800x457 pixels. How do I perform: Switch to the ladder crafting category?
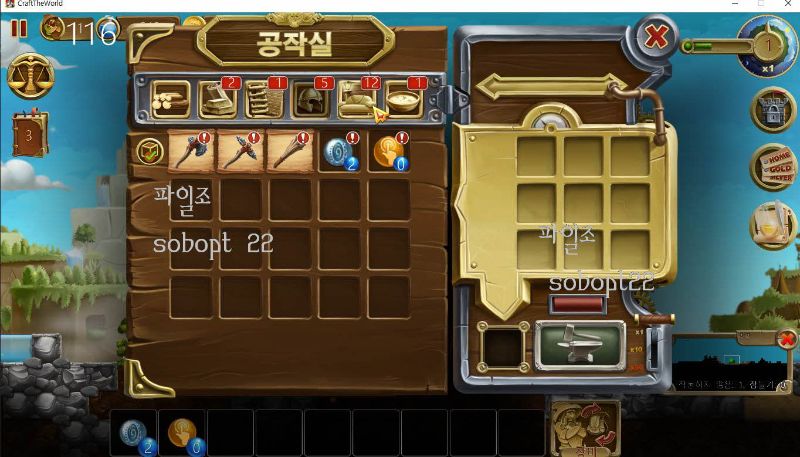point(264,98)
